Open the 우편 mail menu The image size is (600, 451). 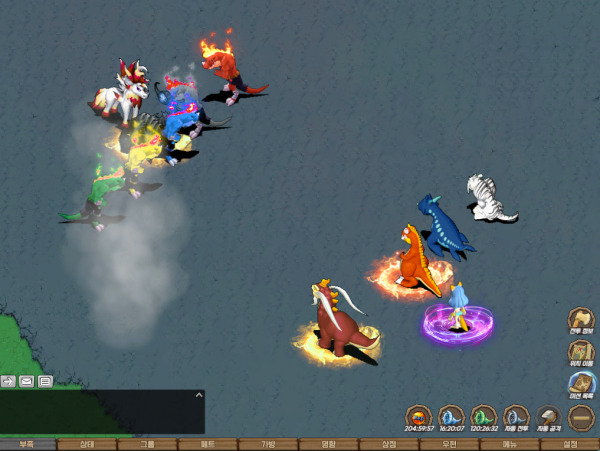point(449,444)
